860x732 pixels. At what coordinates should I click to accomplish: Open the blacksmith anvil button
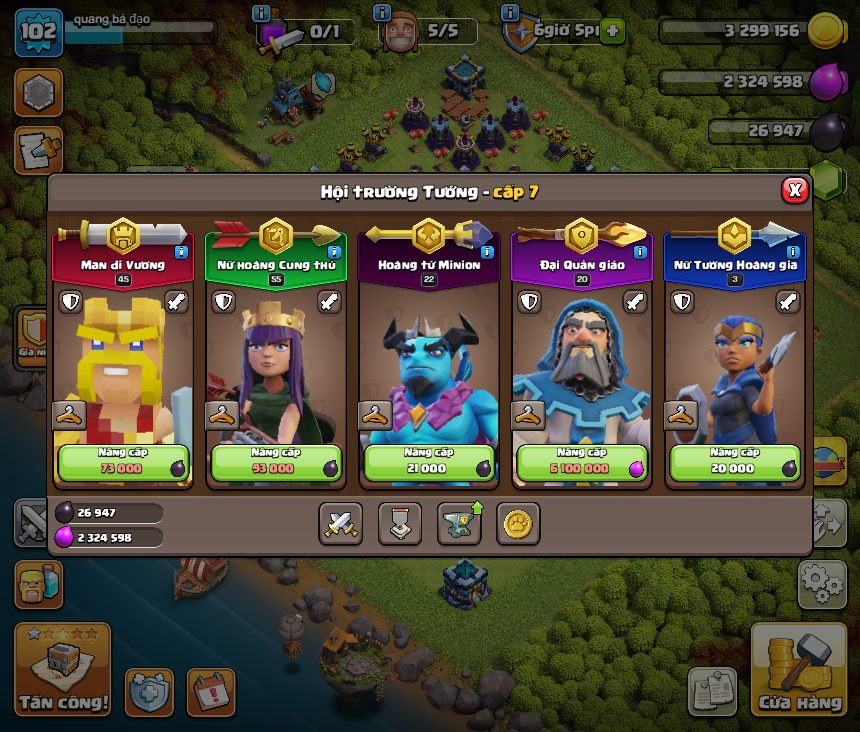click(x=459, y=523)
